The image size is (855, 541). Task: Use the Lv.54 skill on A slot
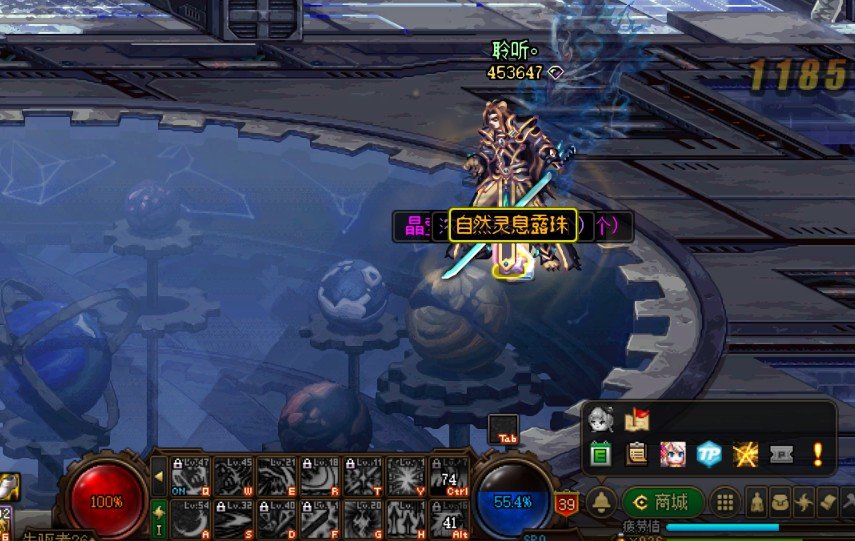click(190, 518)
